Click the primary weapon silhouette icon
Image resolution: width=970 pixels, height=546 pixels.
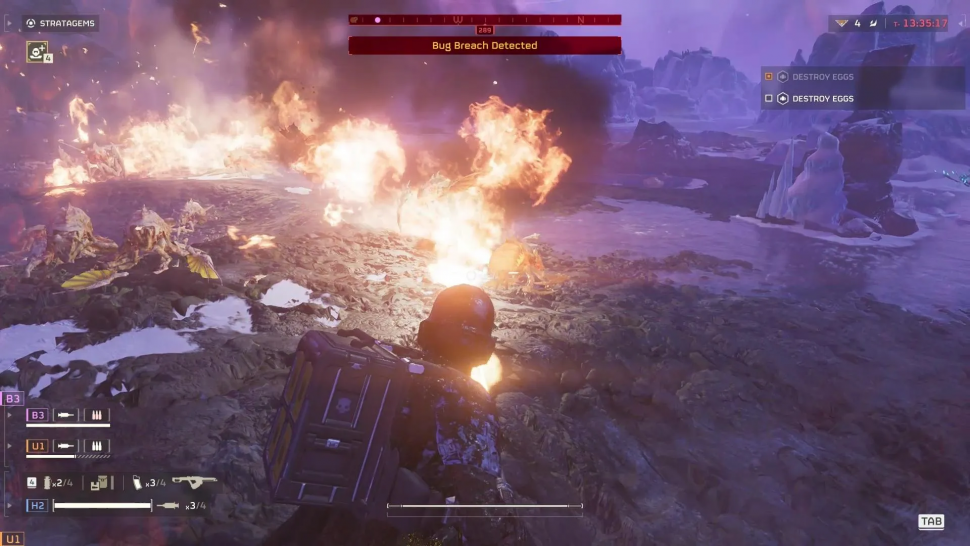click(x=193, y=481)
